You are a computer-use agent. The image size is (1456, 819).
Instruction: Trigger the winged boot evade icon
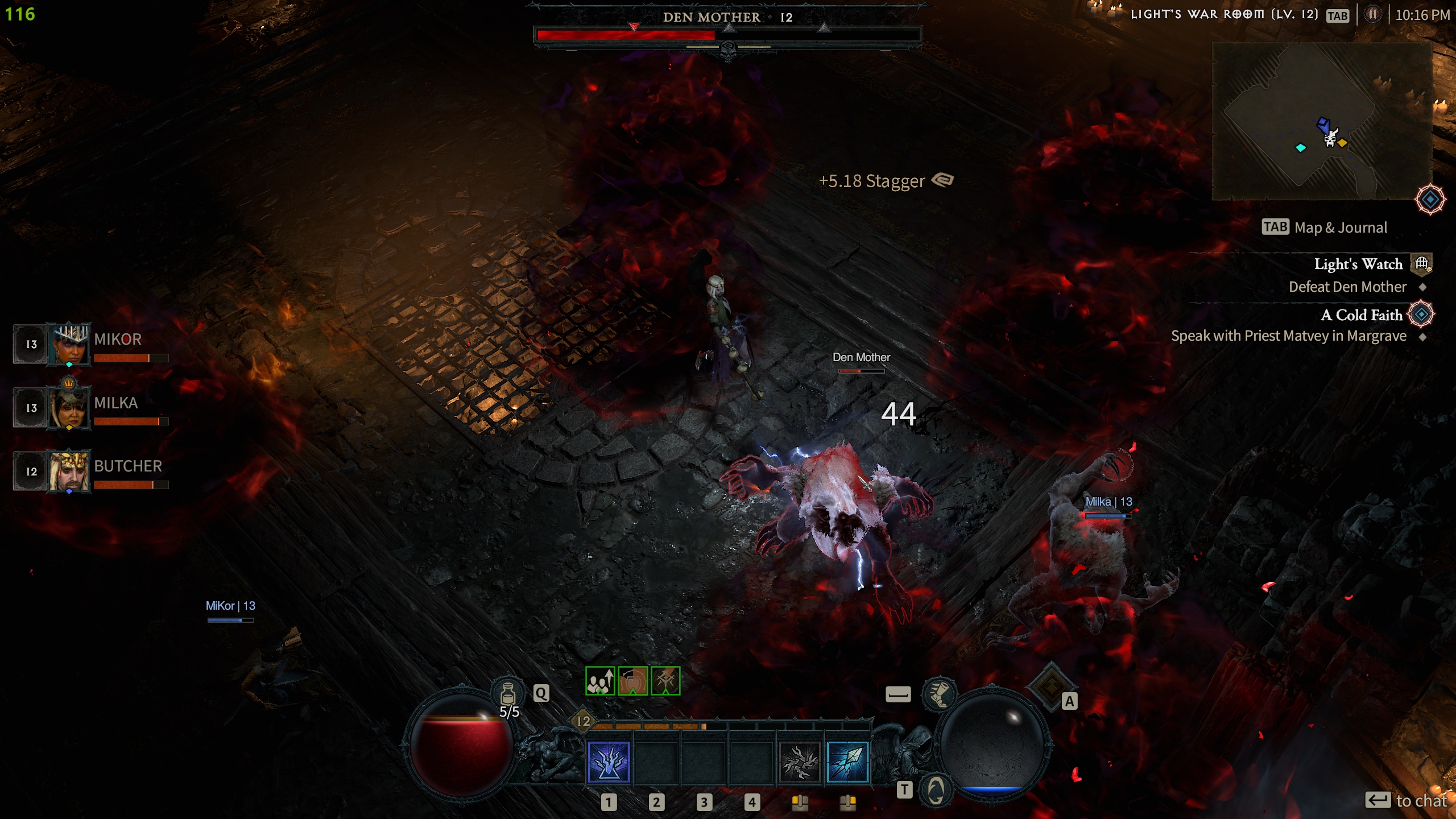click(x=939, y=693)
